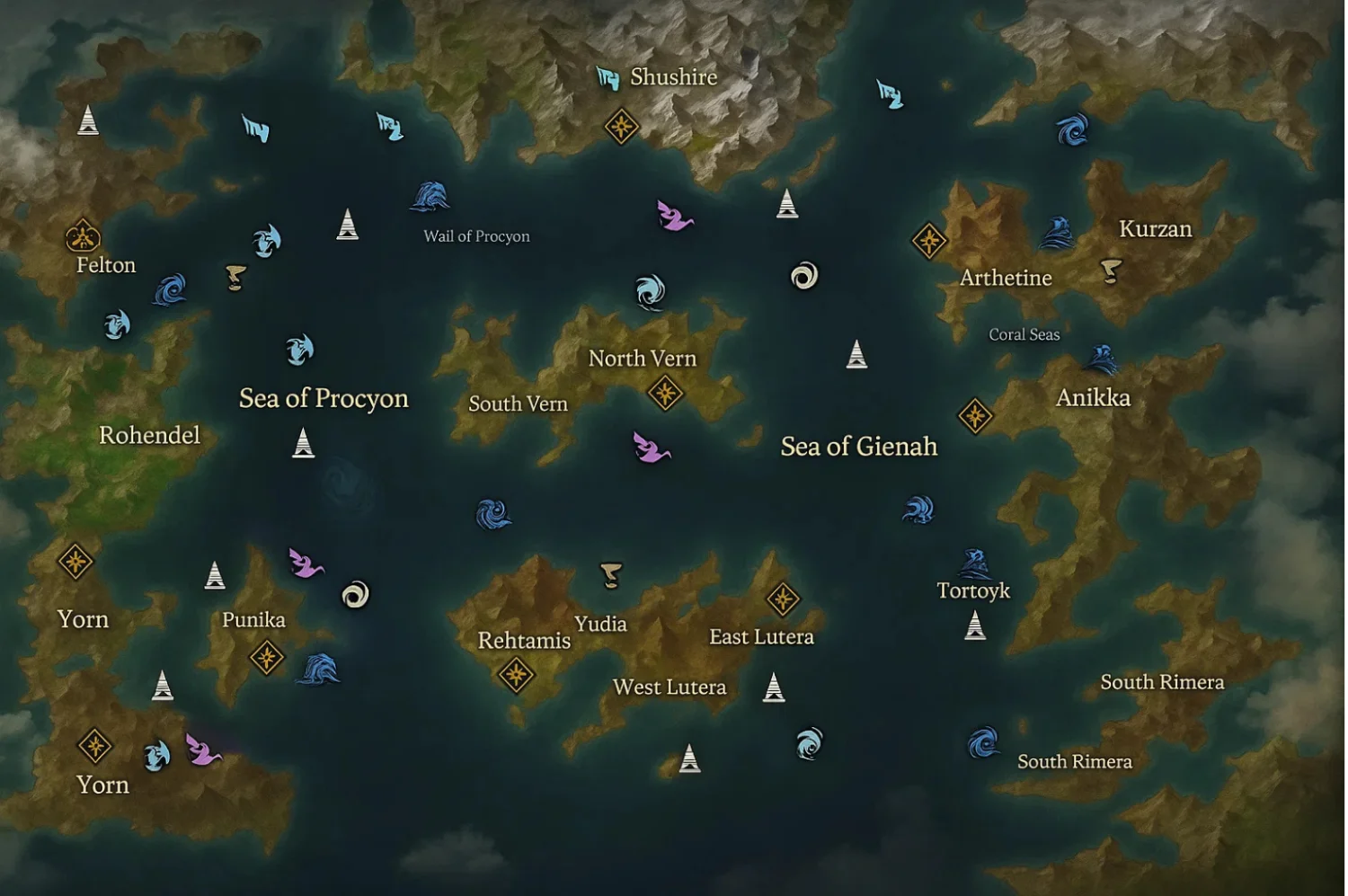The image size is (1348, 896).
Task: Open the Felton region label
Action: pyautogui.click(x=105, y=265)
